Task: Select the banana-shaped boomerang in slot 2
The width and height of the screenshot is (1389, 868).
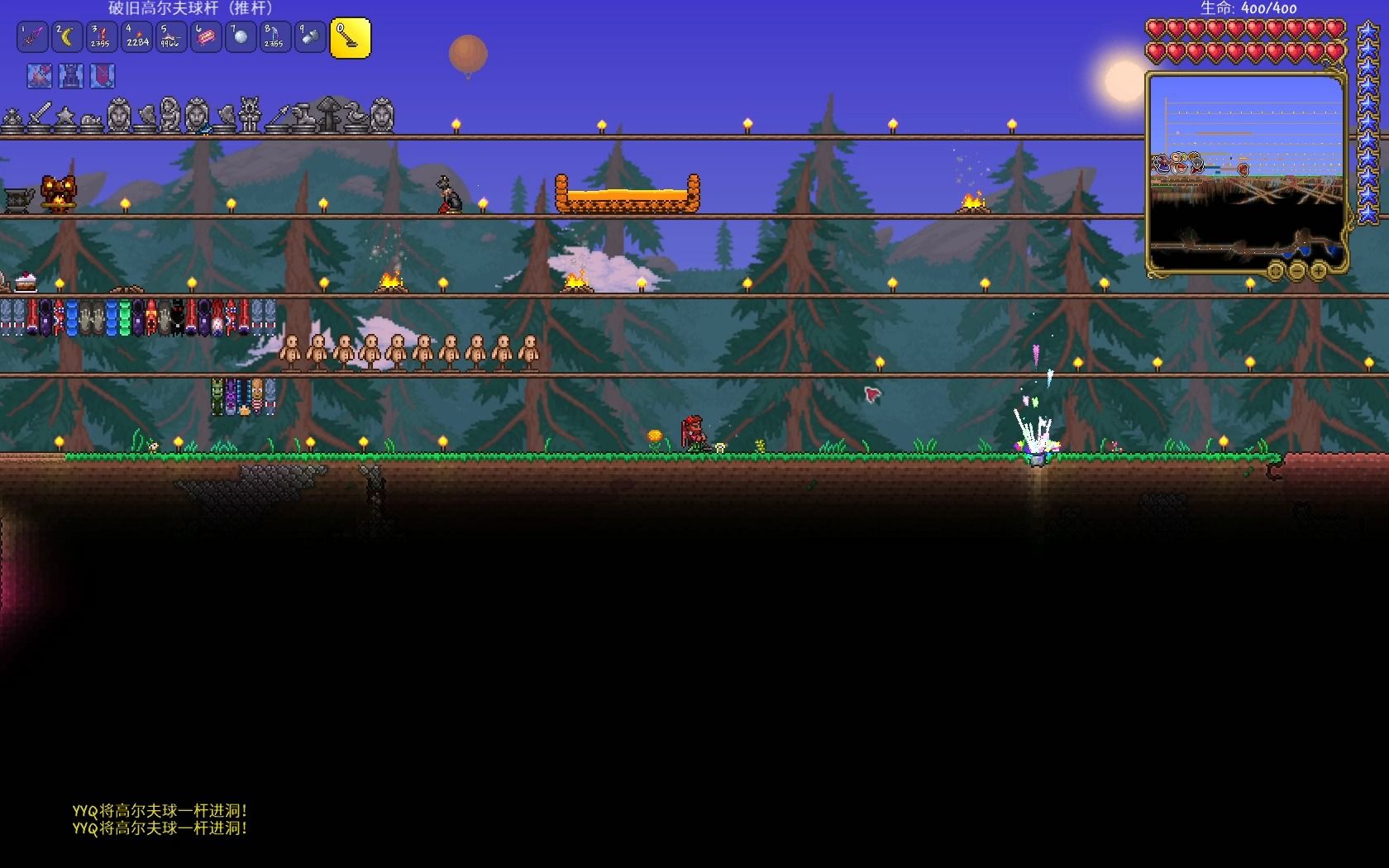Action: (x=67, y=38)
